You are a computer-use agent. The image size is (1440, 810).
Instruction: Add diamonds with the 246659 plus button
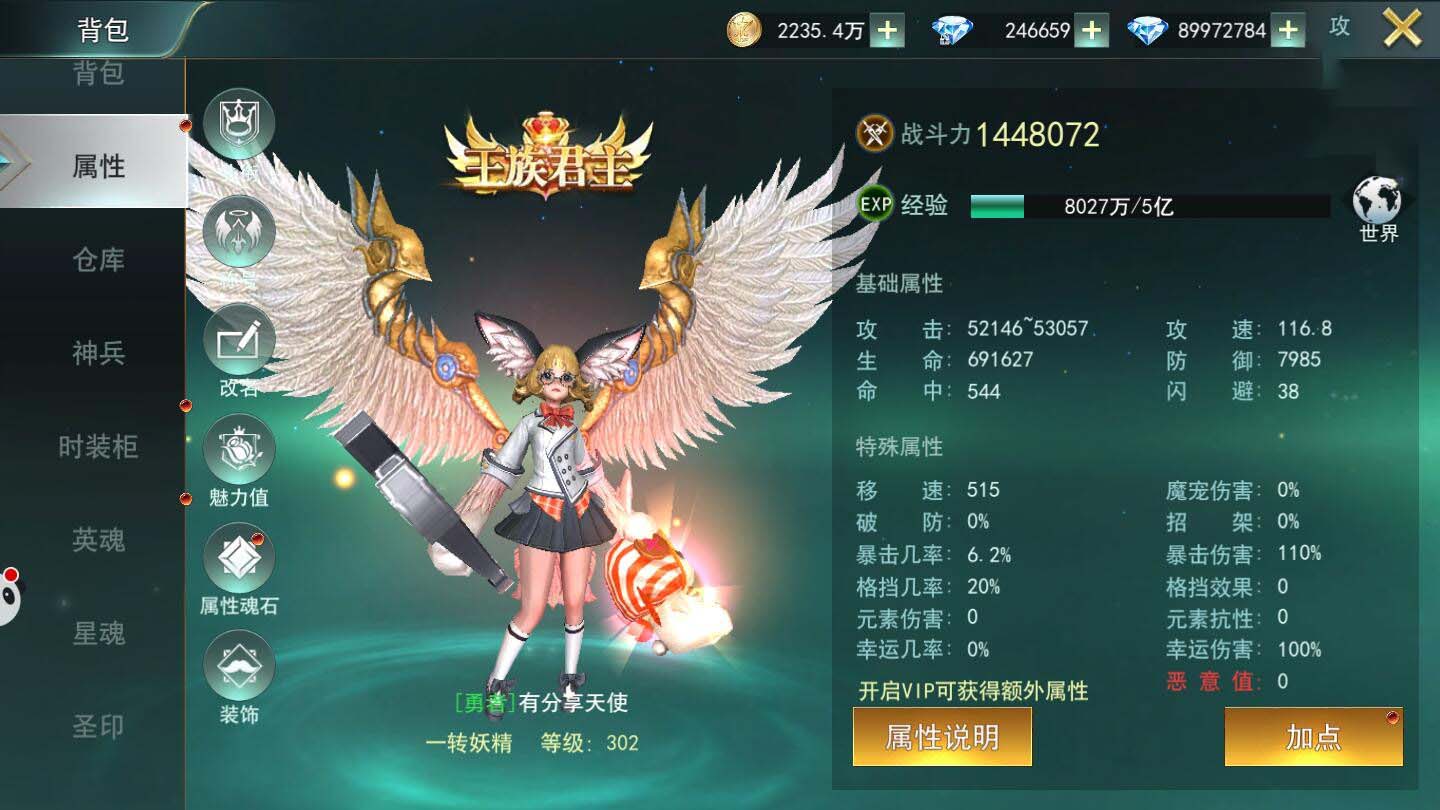[1090, 29]
